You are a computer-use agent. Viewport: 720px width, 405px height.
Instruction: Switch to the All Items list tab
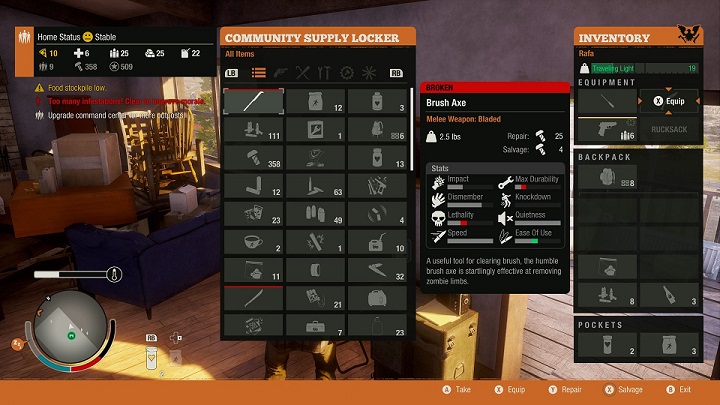tap(259, 73)
